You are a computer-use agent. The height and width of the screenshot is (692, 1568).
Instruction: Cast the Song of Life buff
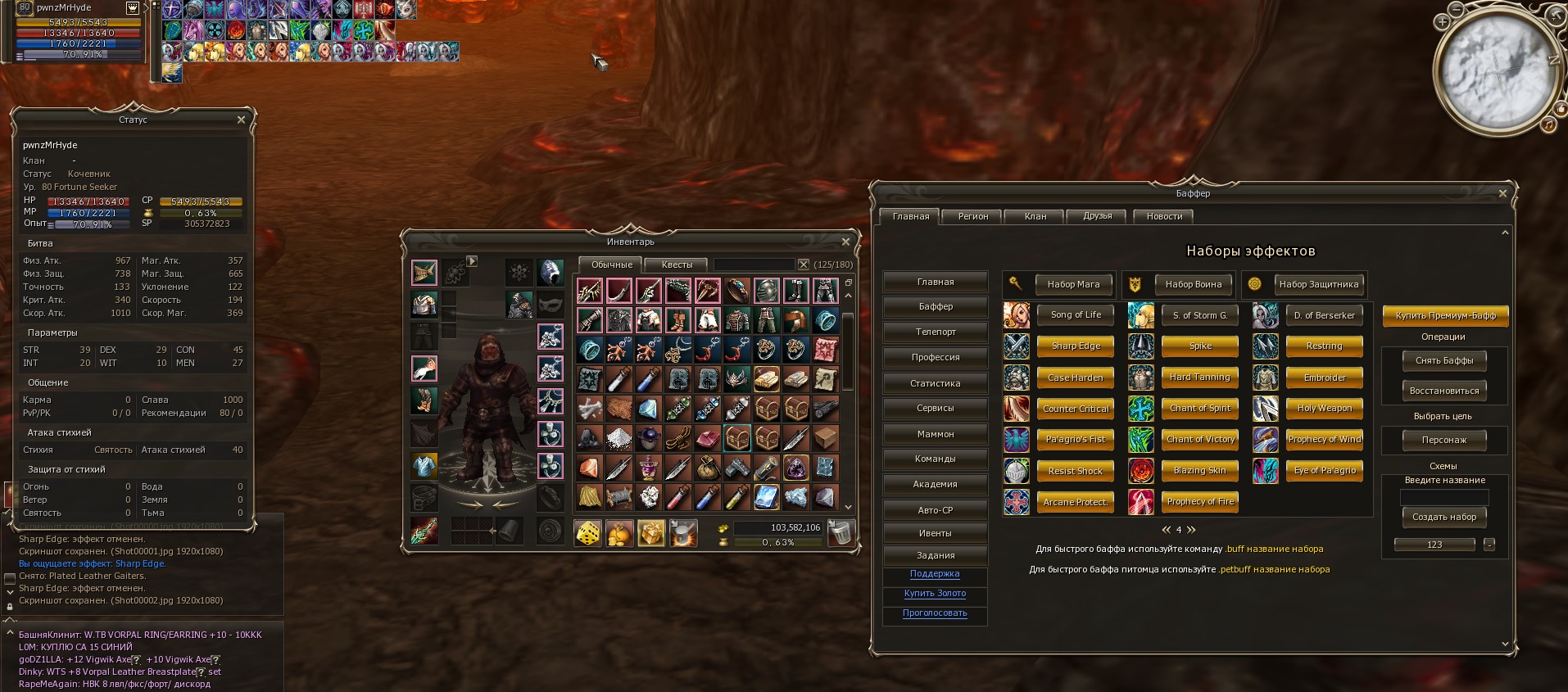(x=1076, y=314)
